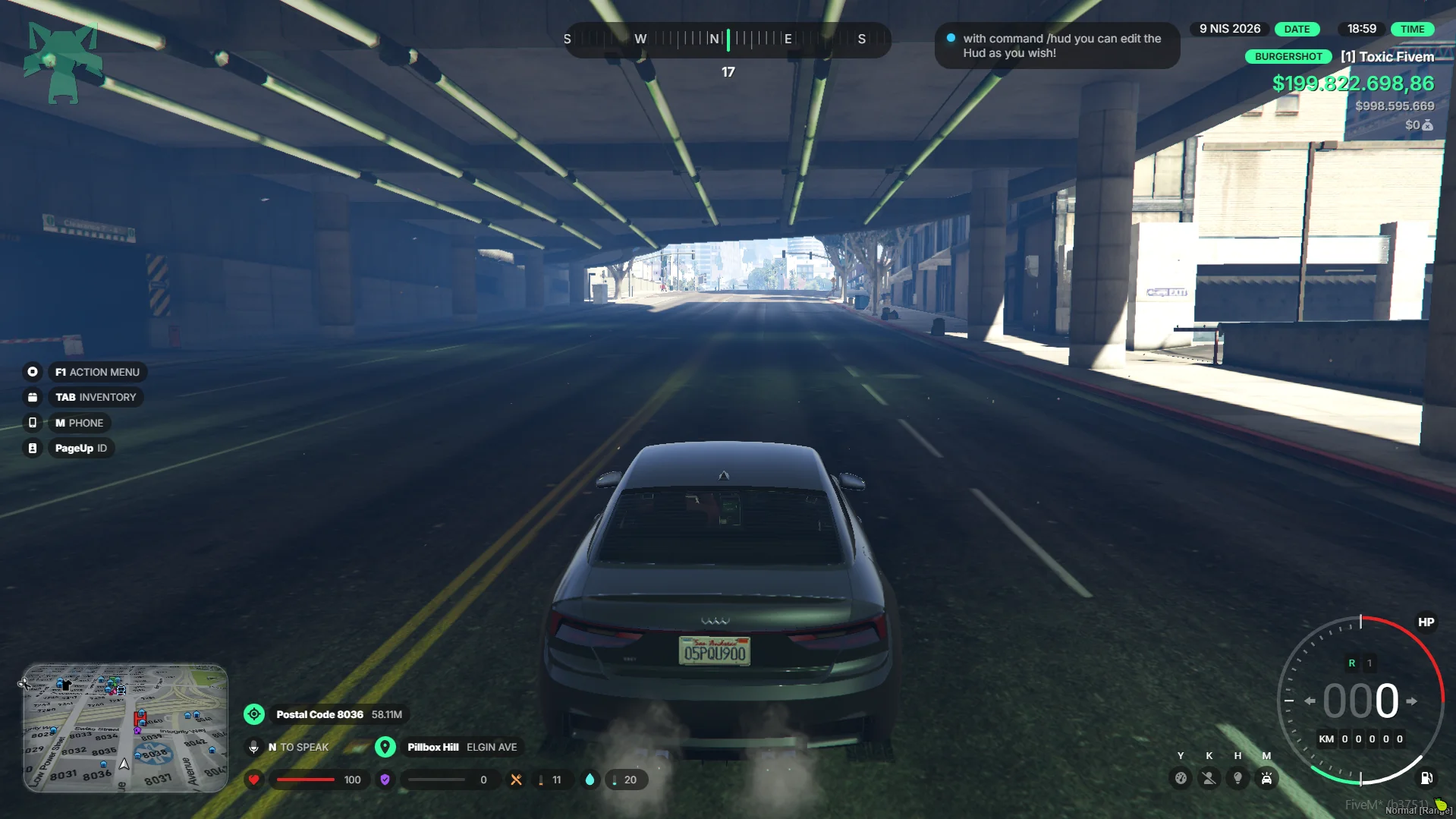Screen dimensions: 1456x819
Task: Dismiss the /hud command notification
Action: 1057,46
